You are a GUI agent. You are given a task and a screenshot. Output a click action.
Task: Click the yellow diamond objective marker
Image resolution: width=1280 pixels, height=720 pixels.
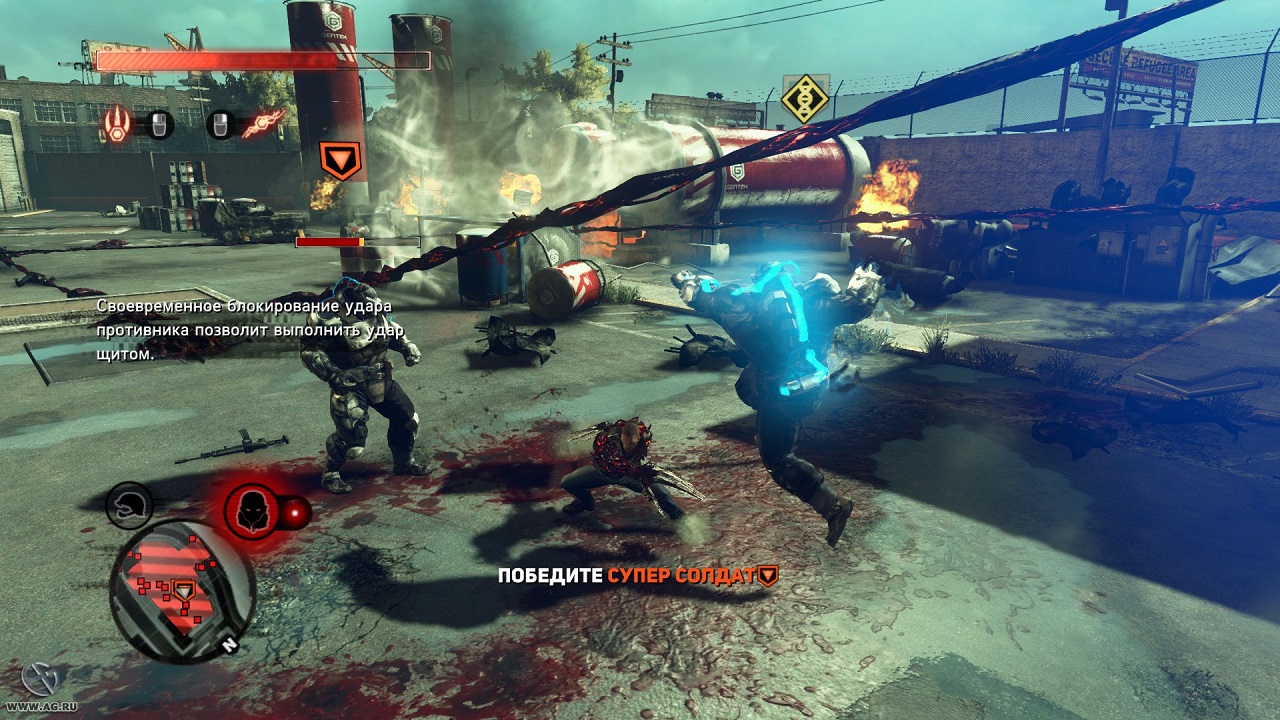click(x=805, y=98)
